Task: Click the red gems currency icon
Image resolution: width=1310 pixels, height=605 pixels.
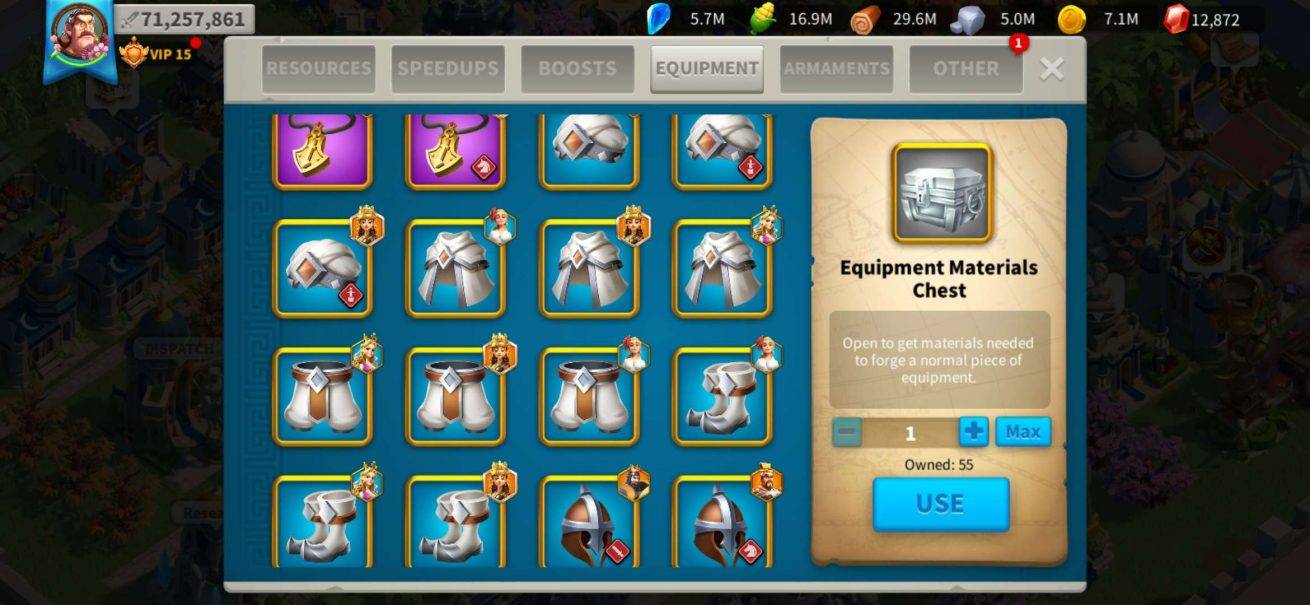Action: click(1176, 19)
